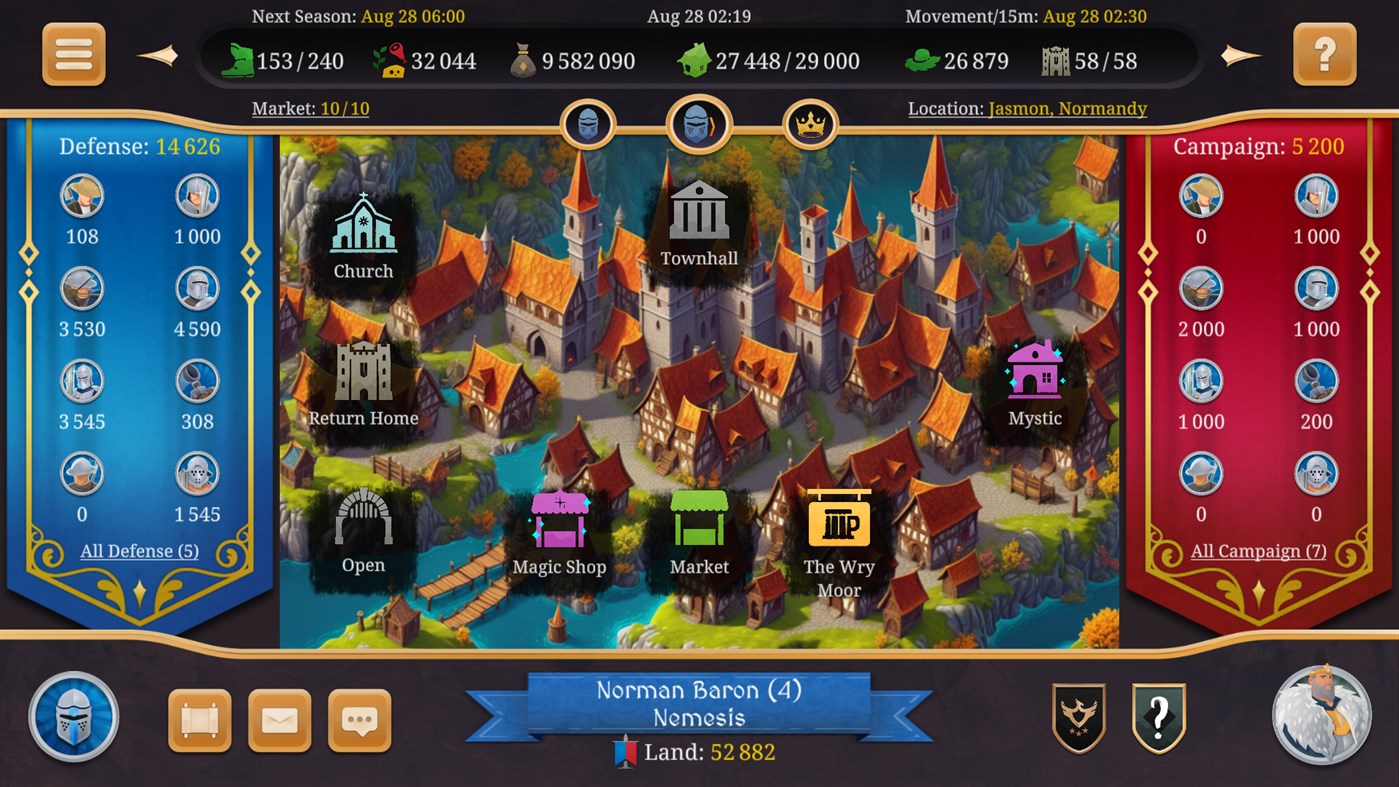Expand All Campaign (7) list
The image size is (1399, 787).
(1257, 551)
